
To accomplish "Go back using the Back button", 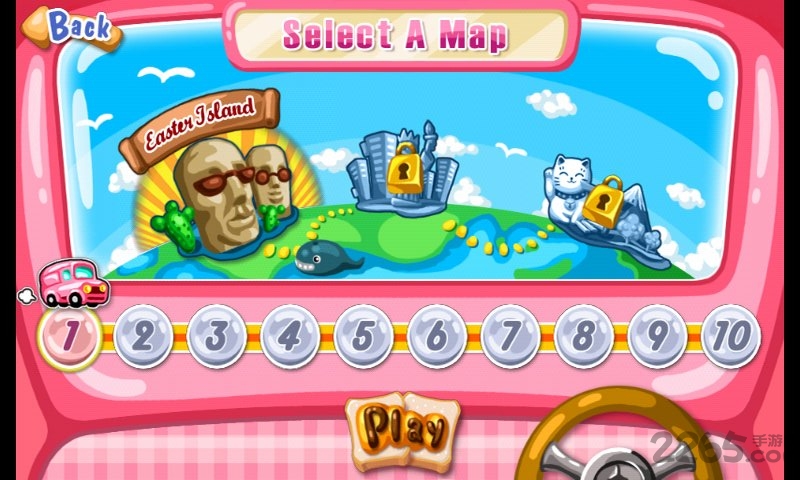I will (71, 28).
